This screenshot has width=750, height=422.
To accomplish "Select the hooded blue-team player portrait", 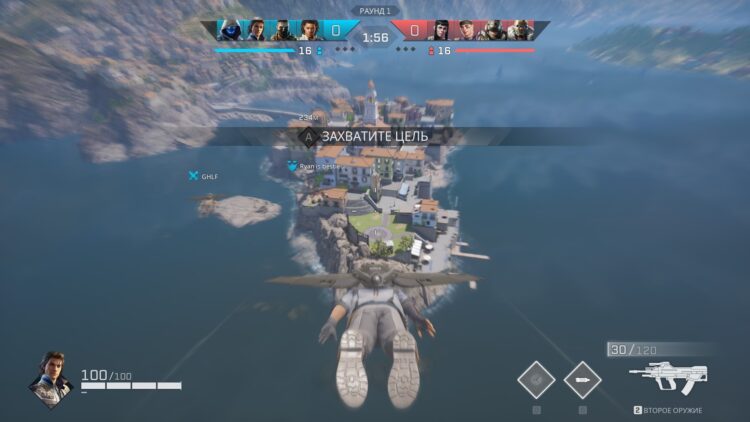I will tap(229, 31).
